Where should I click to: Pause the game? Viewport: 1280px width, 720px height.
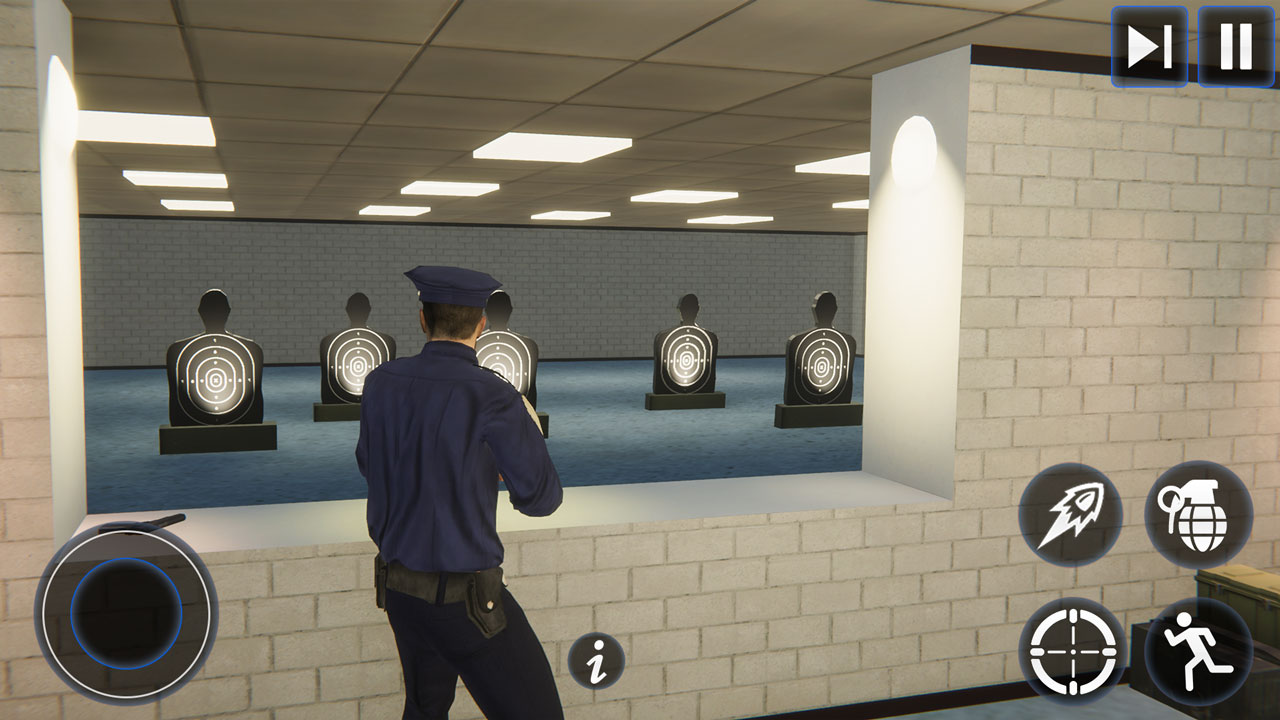click(1233, 45)
